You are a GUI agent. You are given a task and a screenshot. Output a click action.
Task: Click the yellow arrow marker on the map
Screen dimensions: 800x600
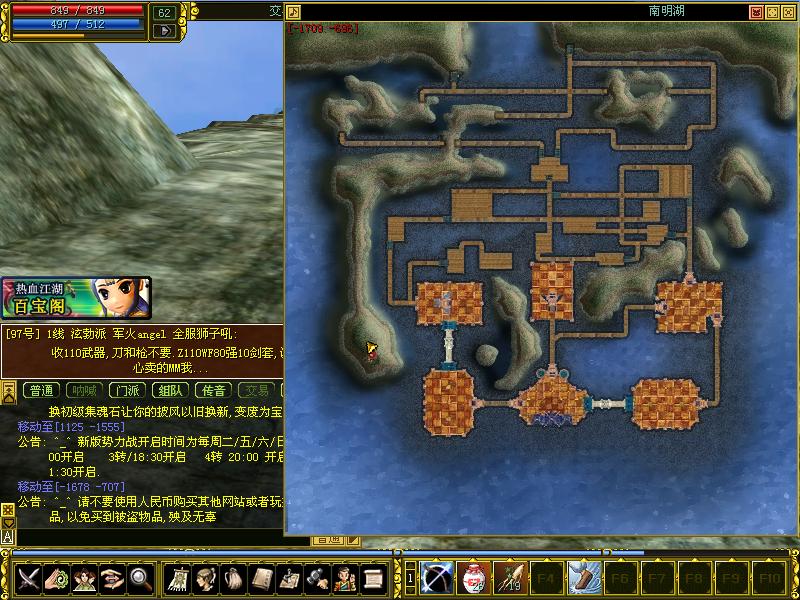tap(371, 349)
